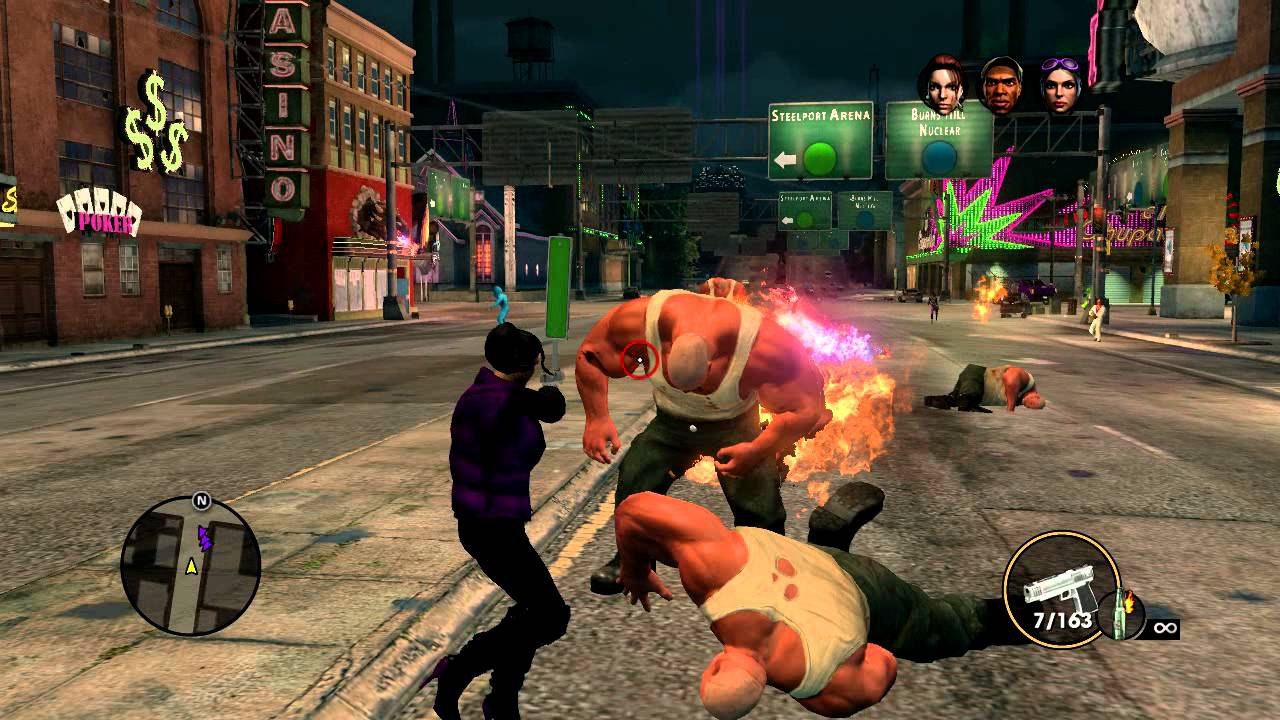Click the minimap north compass marker

pos(202,500)
